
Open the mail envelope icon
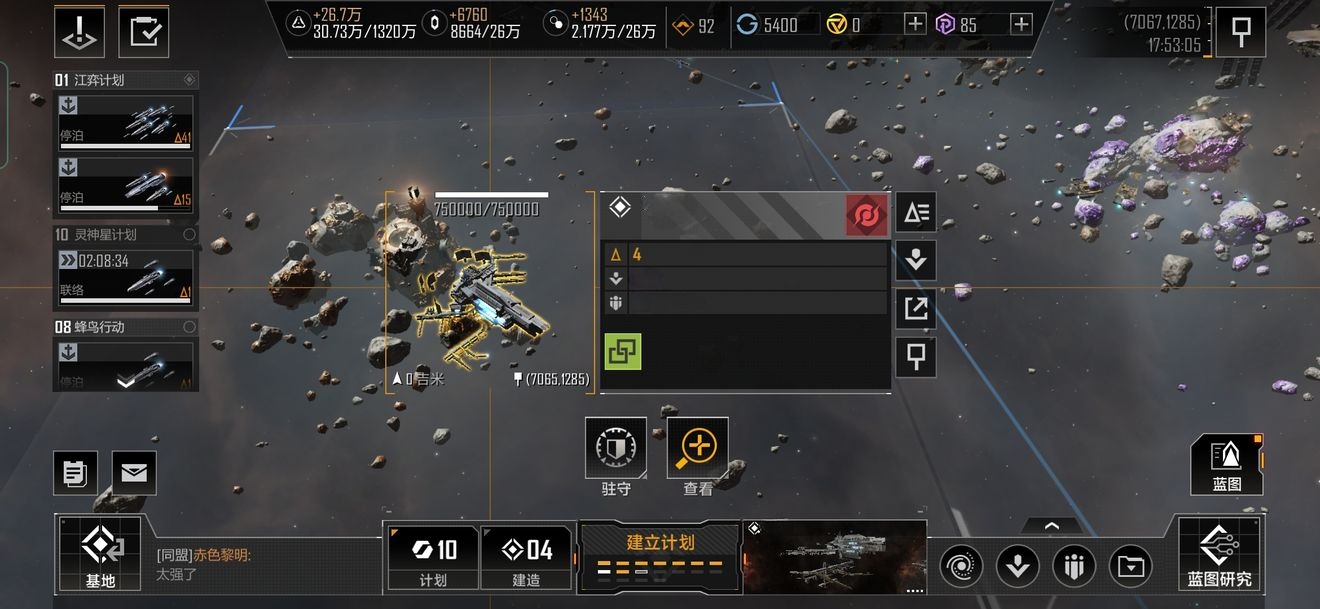(133, 472)
